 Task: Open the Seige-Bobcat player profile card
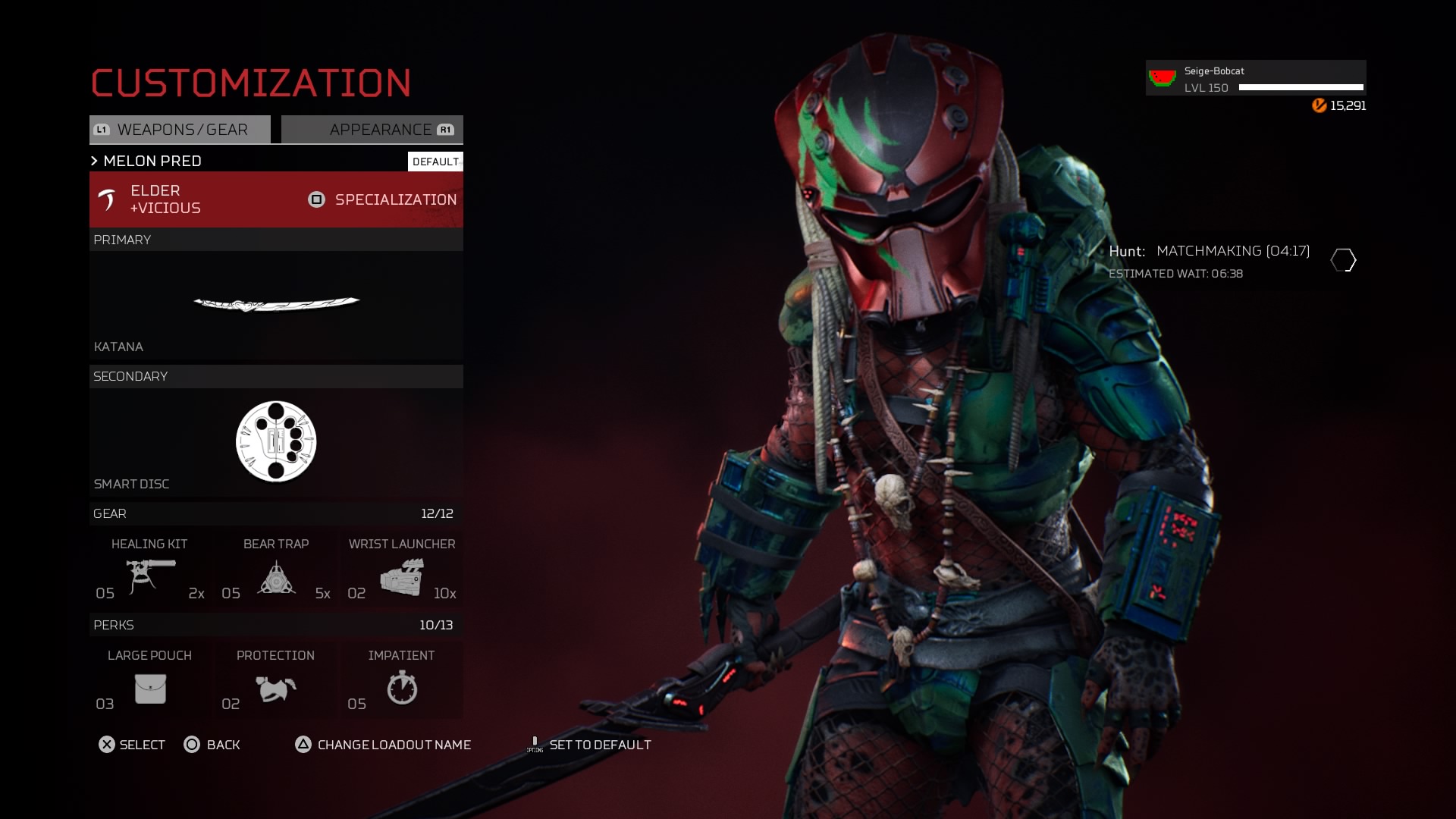point(1256,78)
